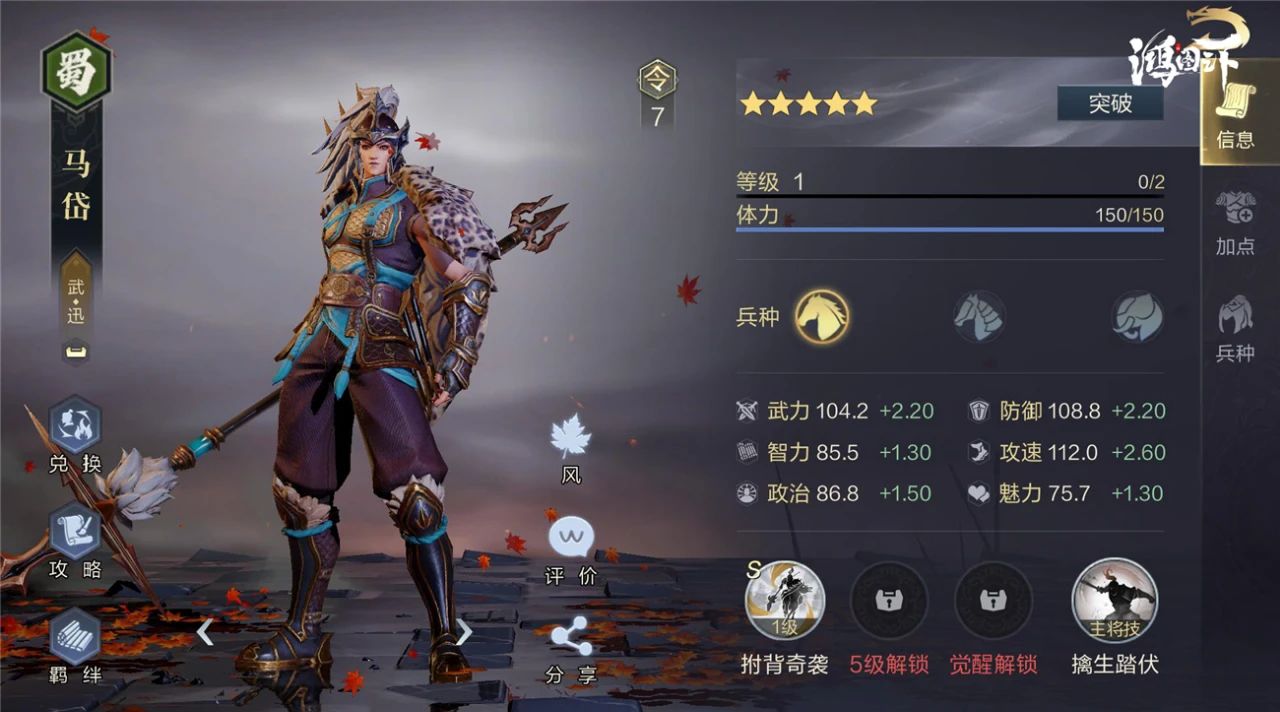The width and height of the screenshot is (1280, 712).
Task: Click the 风 wind maple leaf icon
Action: [571, 446]
